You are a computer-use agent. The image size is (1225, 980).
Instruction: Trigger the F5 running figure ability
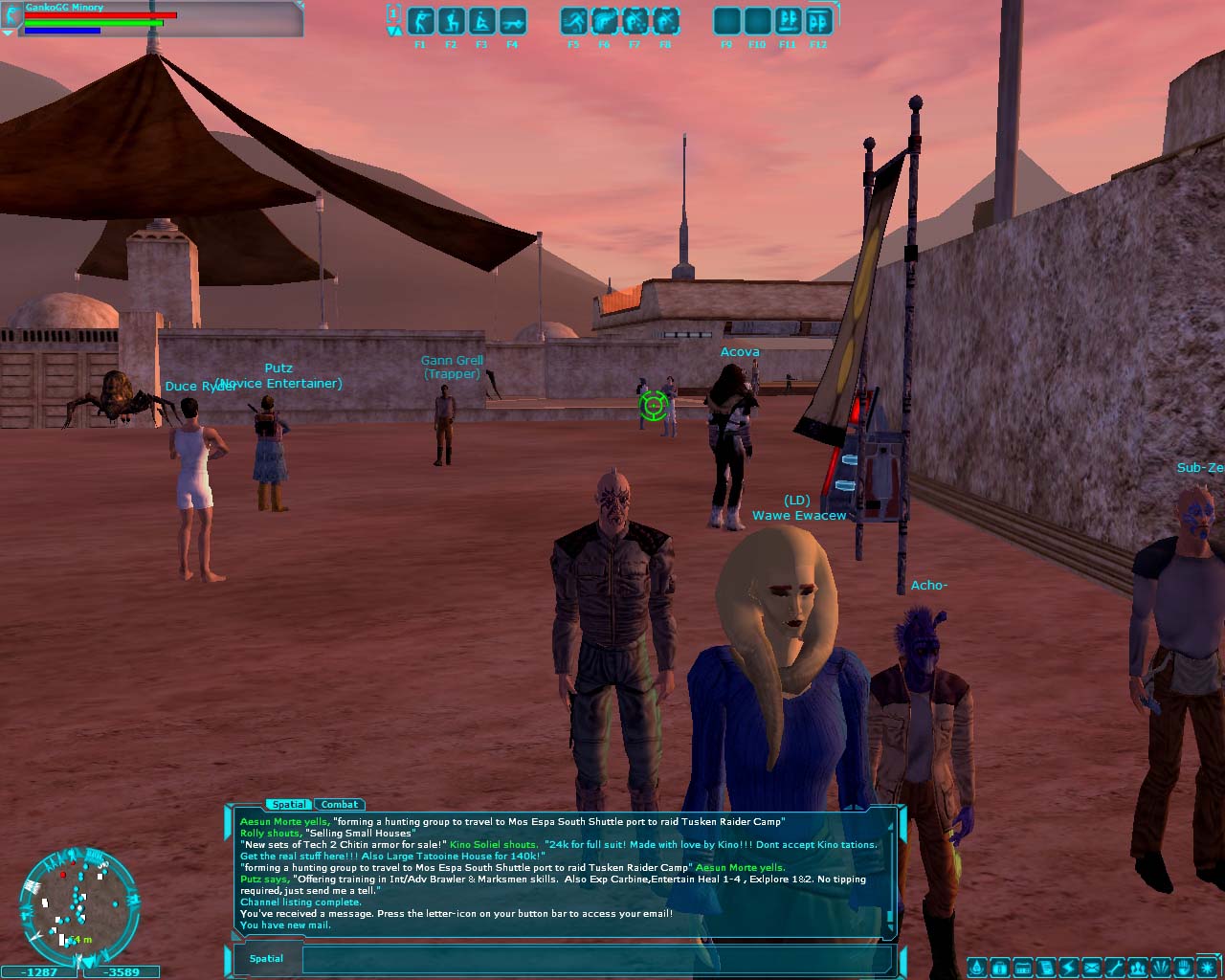573,21
